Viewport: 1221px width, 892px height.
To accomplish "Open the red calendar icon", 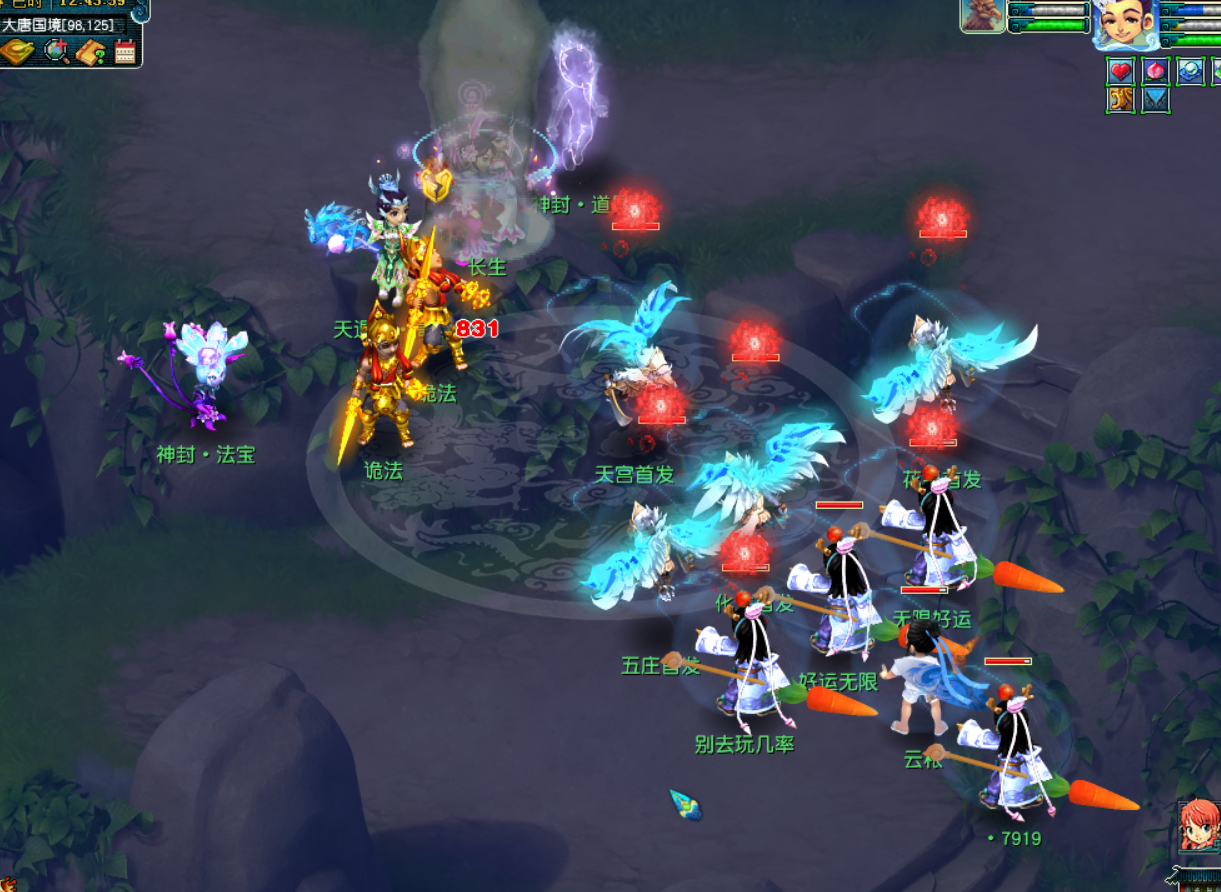I will pyautogui.click(x=125, y=51).
